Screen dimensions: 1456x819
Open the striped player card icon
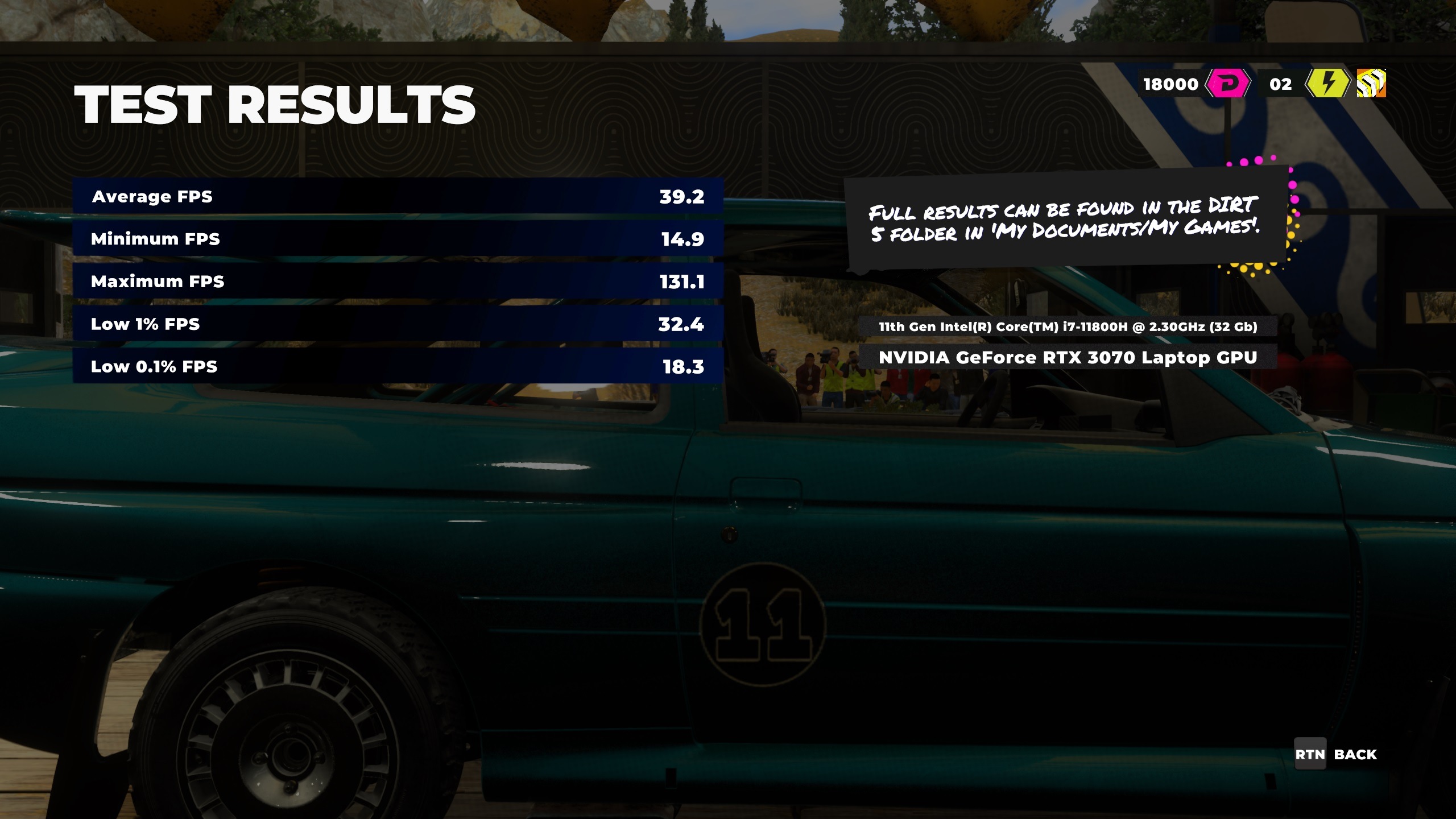coord(1371,84)
